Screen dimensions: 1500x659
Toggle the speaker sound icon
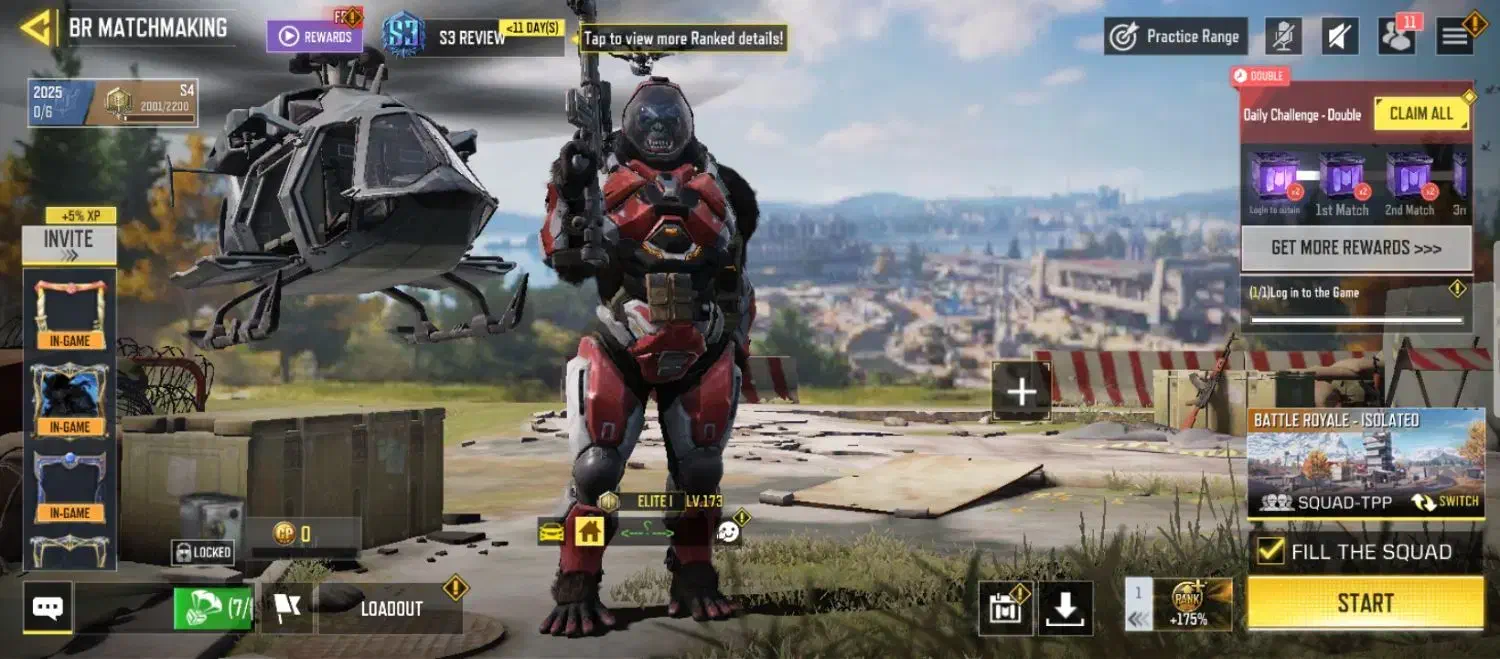pos(1340,36)
